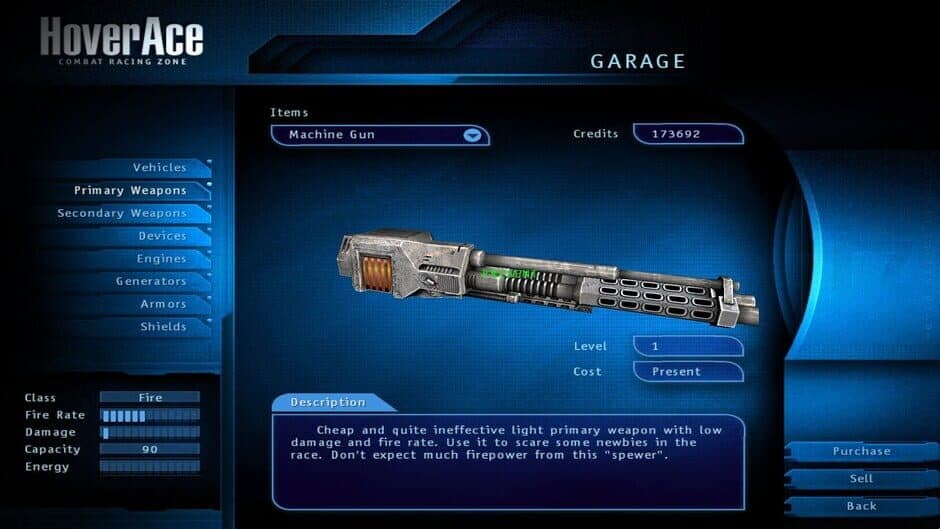Open the Shields category
Image resolution: width=940 pixels, height=529 pixels.
pyautogui.click(x=163, y=327)
